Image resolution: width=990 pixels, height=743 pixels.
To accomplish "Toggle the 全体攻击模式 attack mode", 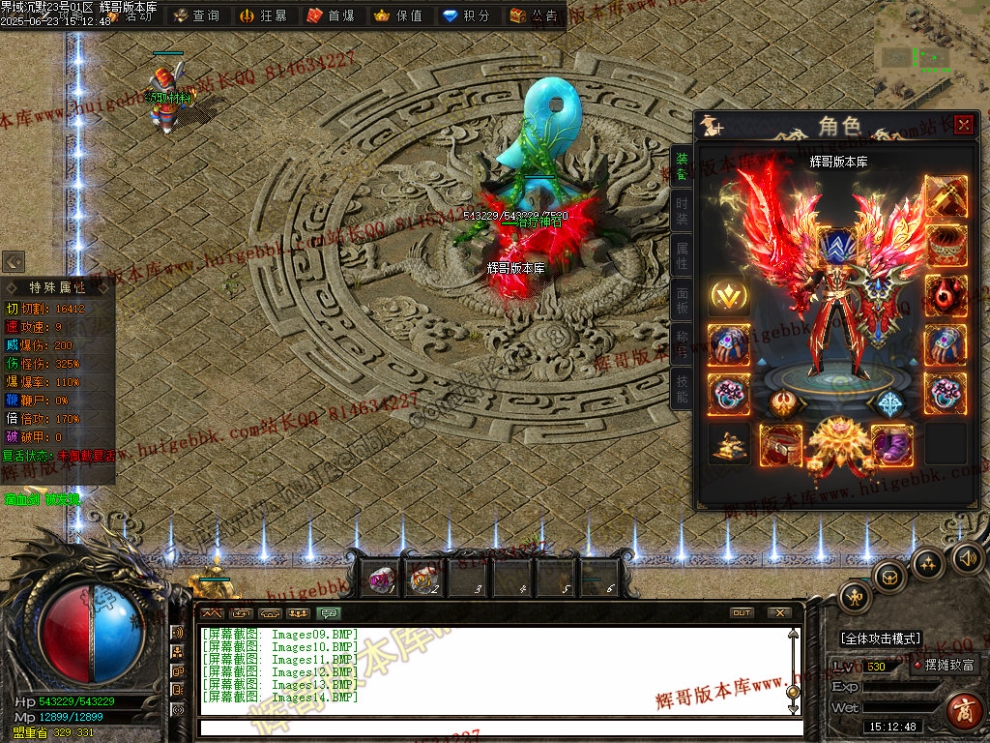I will point(880,638).
